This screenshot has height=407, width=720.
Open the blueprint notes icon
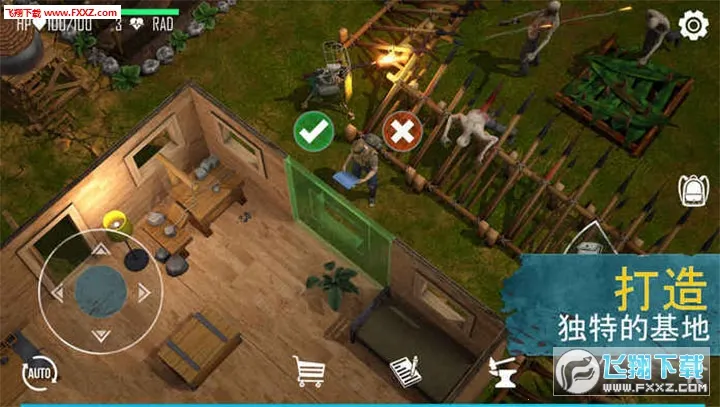[403, 371]
